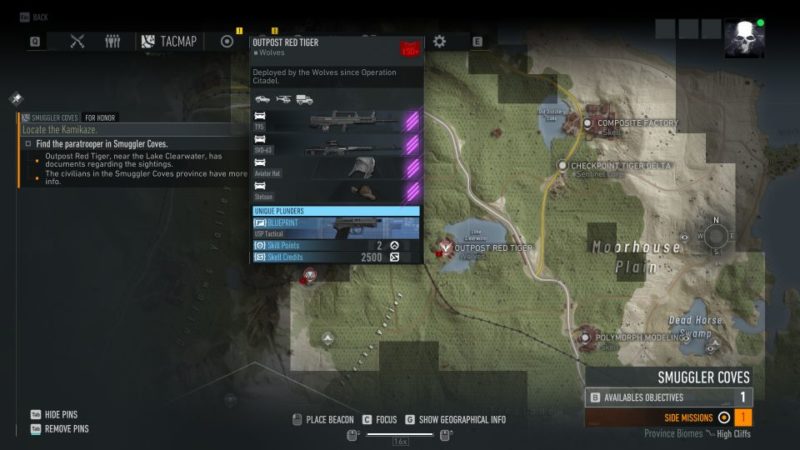The width and height of the screenshot is (800, 450).
Task: Select the Aviator Hat loot row
Action: click(x=336, y=168)
